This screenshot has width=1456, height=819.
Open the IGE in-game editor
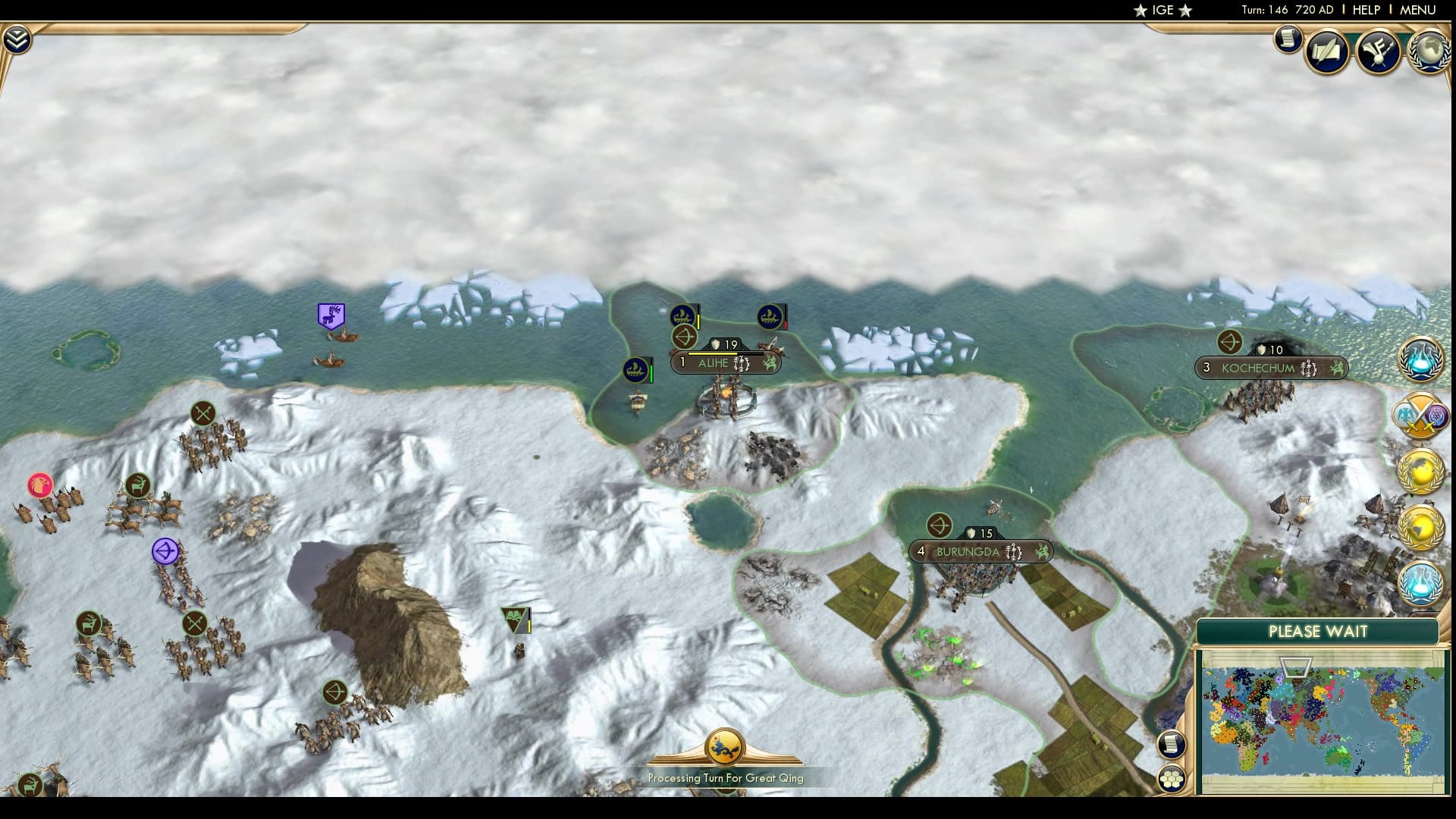(1163, 10)
